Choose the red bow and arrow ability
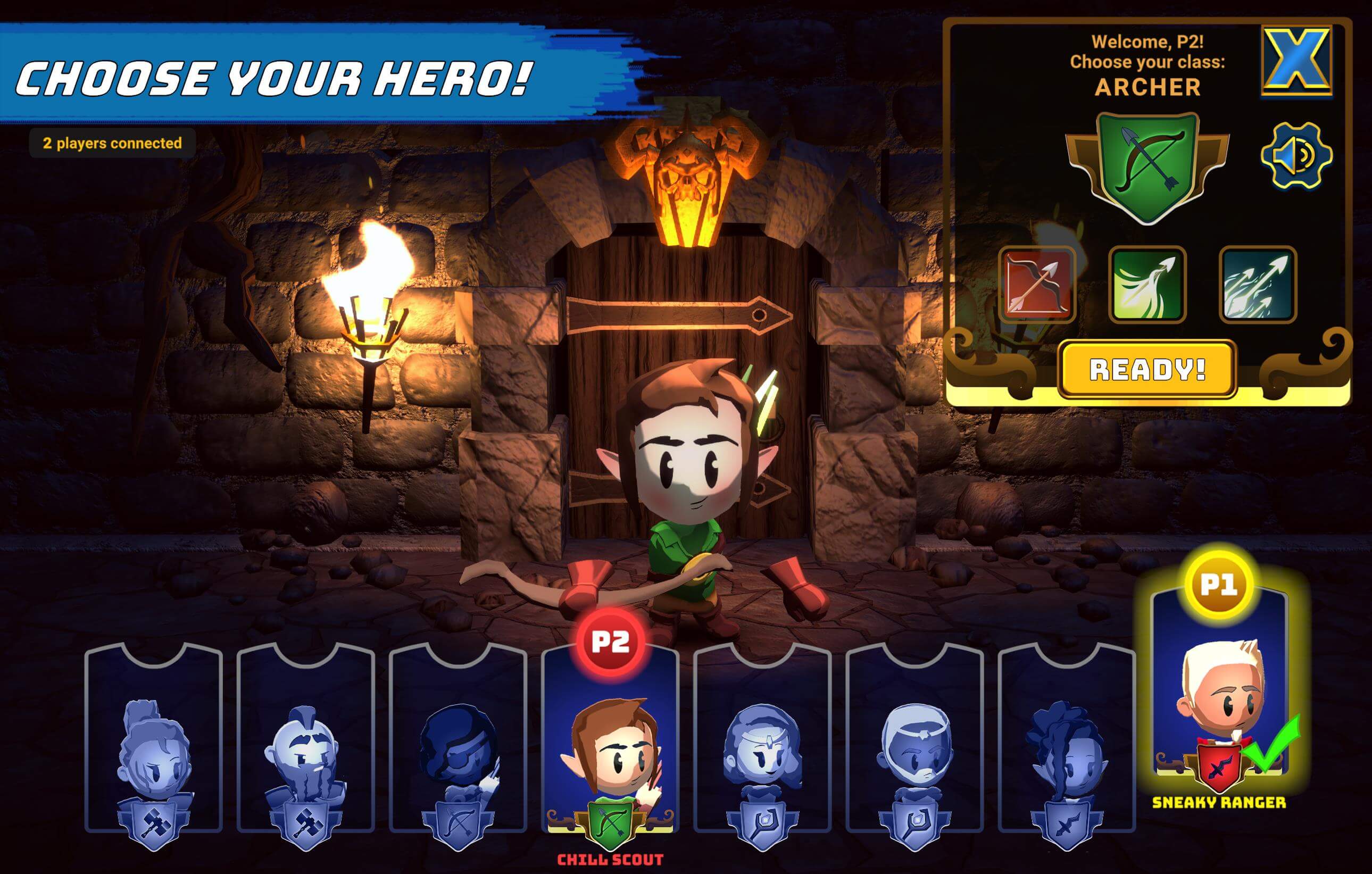The image size is (1372, 874). [x=1037, y=285]
